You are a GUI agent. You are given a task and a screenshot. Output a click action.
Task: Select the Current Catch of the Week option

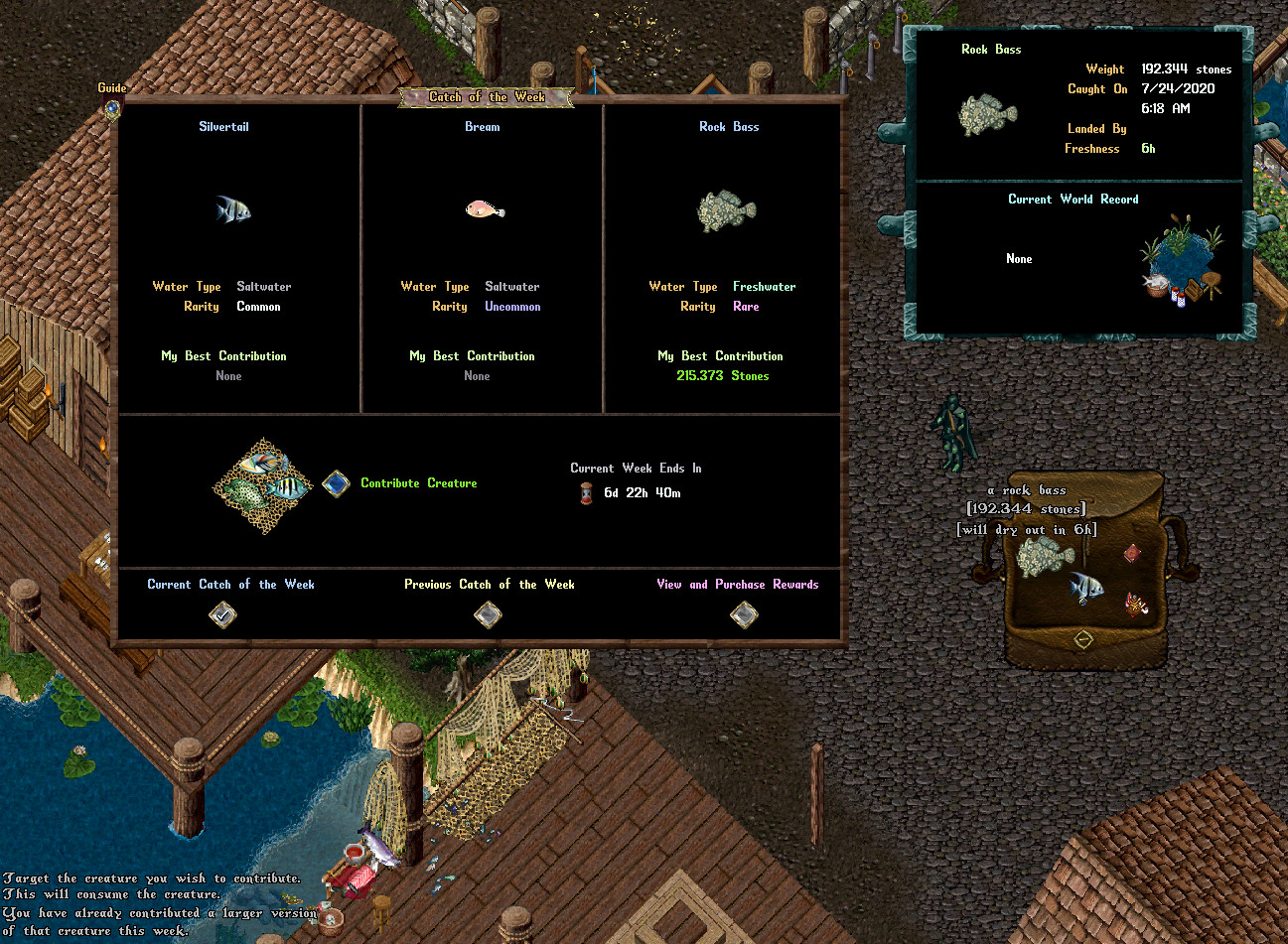(223, 615)
